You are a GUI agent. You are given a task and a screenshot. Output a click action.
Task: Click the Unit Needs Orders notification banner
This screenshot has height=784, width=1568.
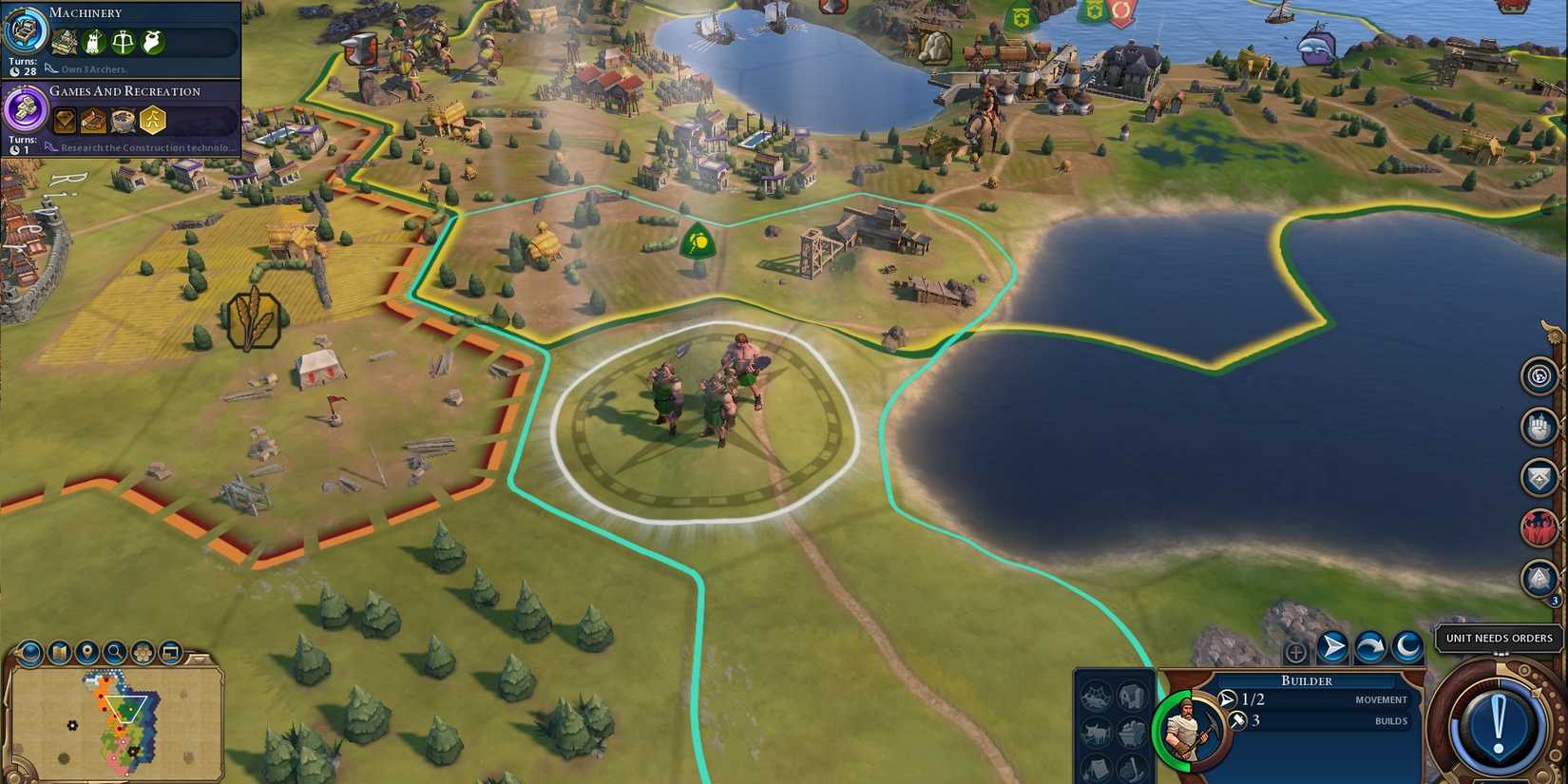(x=1498, y=638)
